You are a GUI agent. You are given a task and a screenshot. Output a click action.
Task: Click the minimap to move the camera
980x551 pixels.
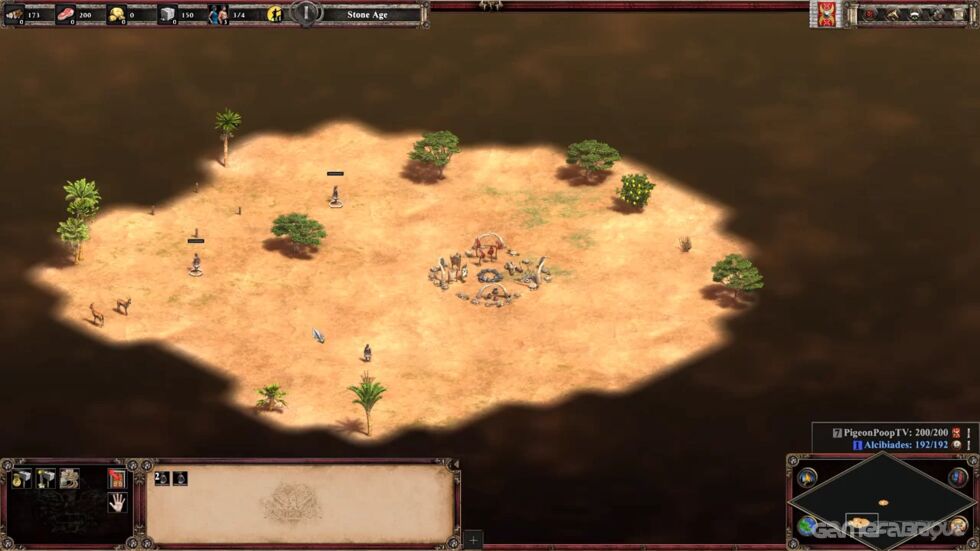click(882, 501)
